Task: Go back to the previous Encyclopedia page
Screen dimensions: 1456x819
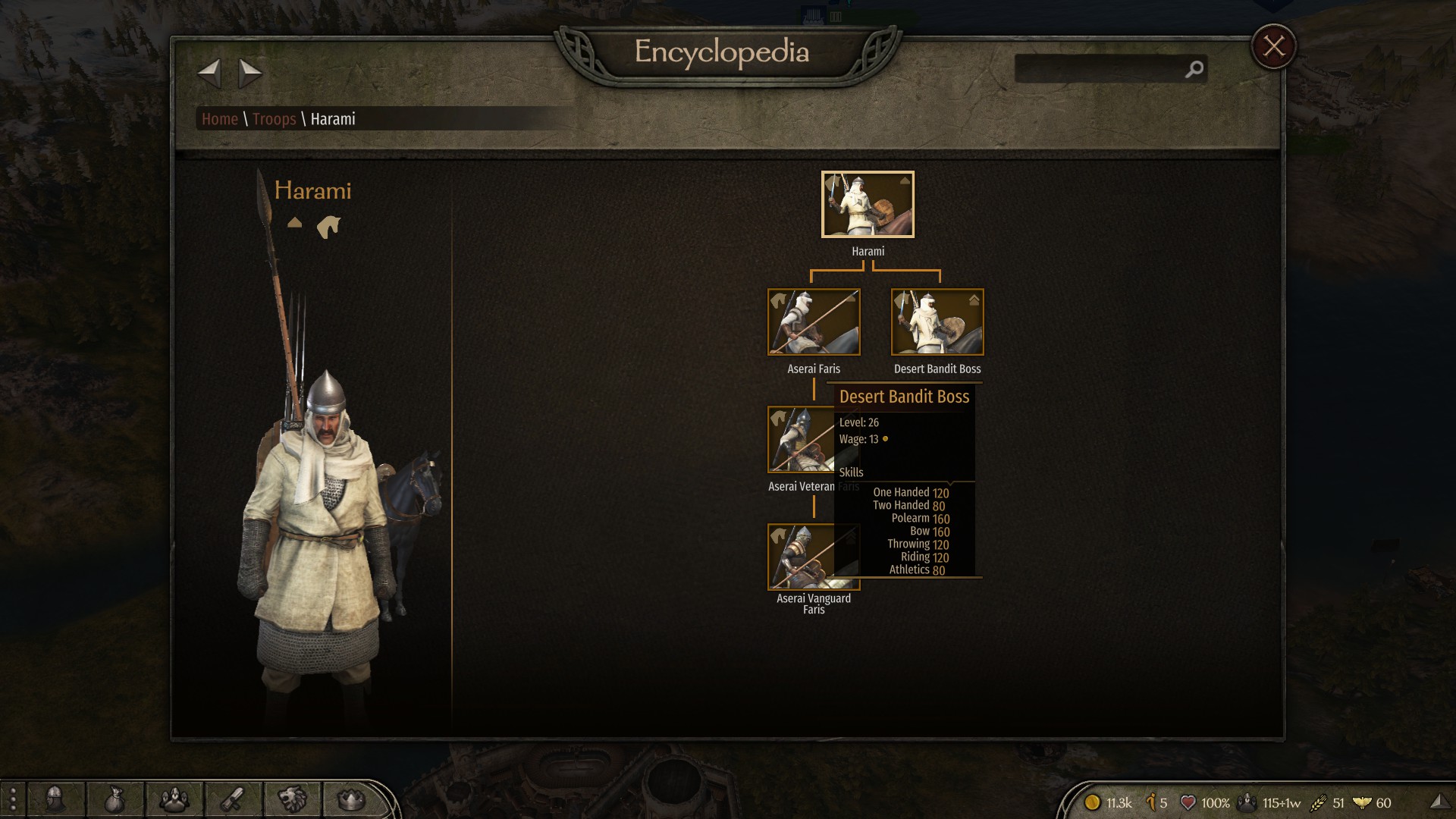Action: (x=209, y=74)
